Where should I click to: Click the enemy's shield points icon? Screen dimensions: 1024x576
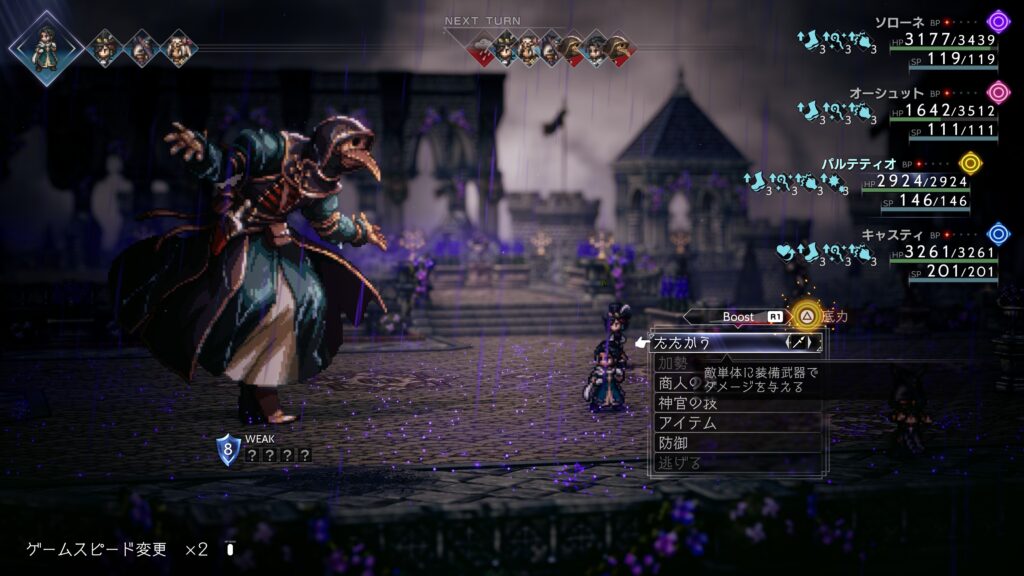click(x=228, y=449)
